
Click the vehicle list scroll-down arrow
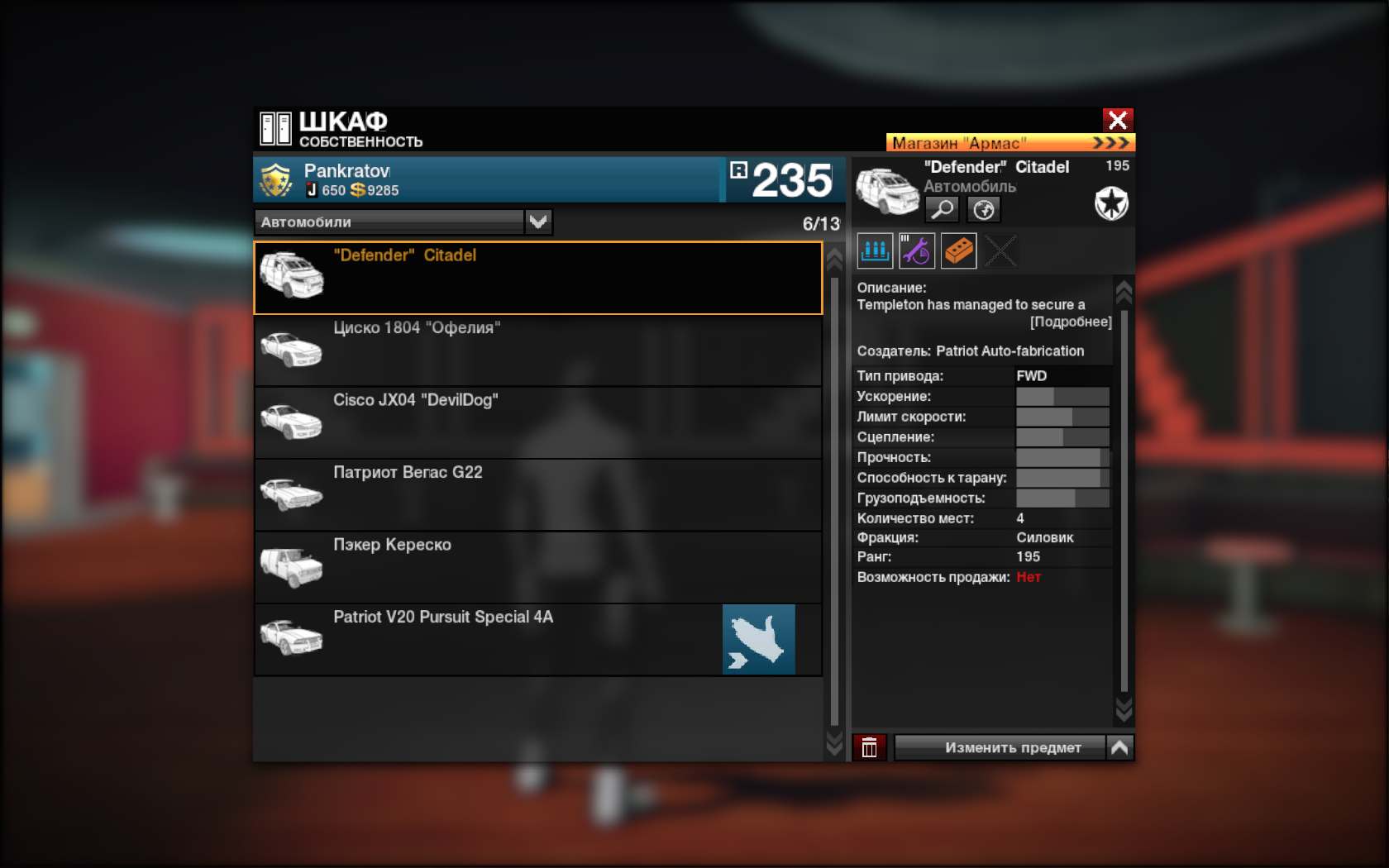point(834,744)
